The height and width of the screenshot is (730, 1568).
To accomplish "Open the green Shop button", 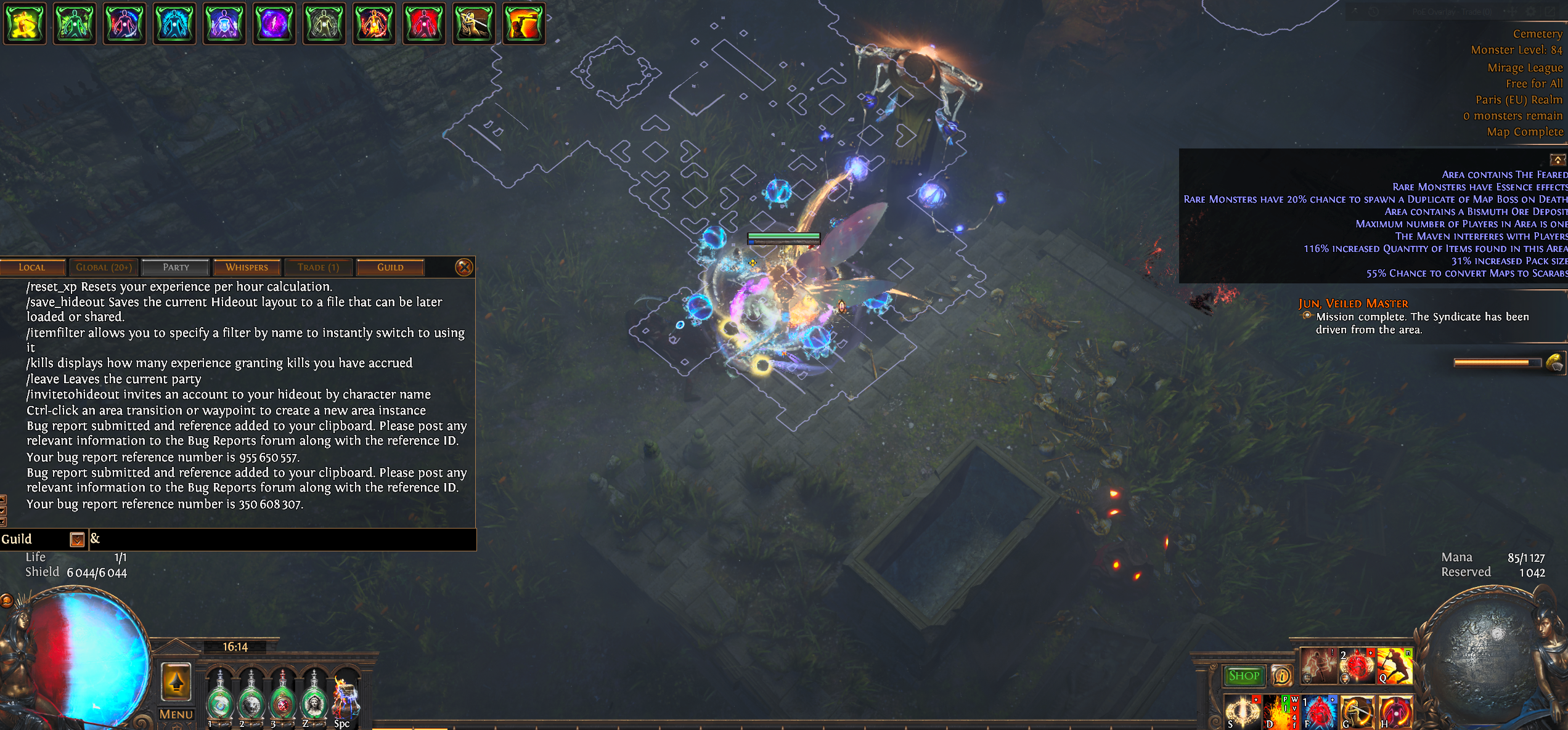I will (x=1244, y=676).
